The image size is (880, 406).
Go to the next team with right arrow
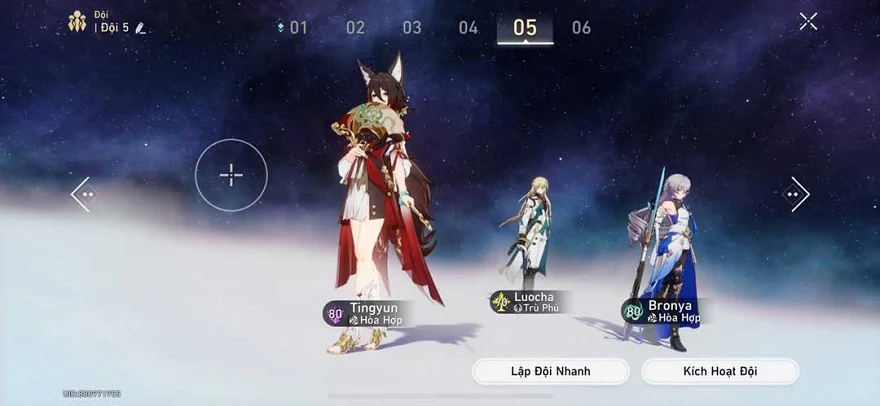pyautogui.click(x=797, y=194)
